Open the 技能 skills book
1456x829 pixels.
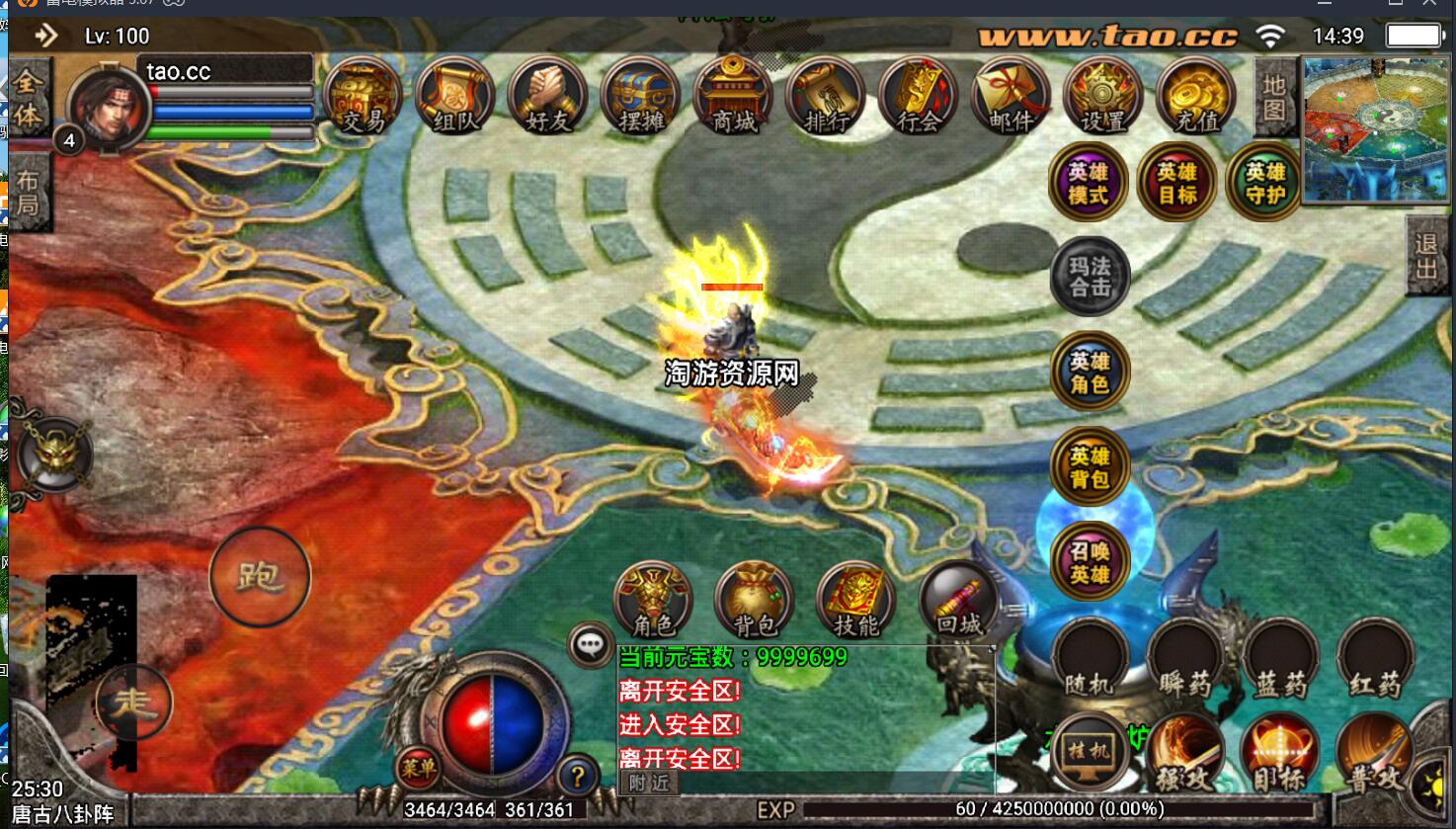pos(856,600)
